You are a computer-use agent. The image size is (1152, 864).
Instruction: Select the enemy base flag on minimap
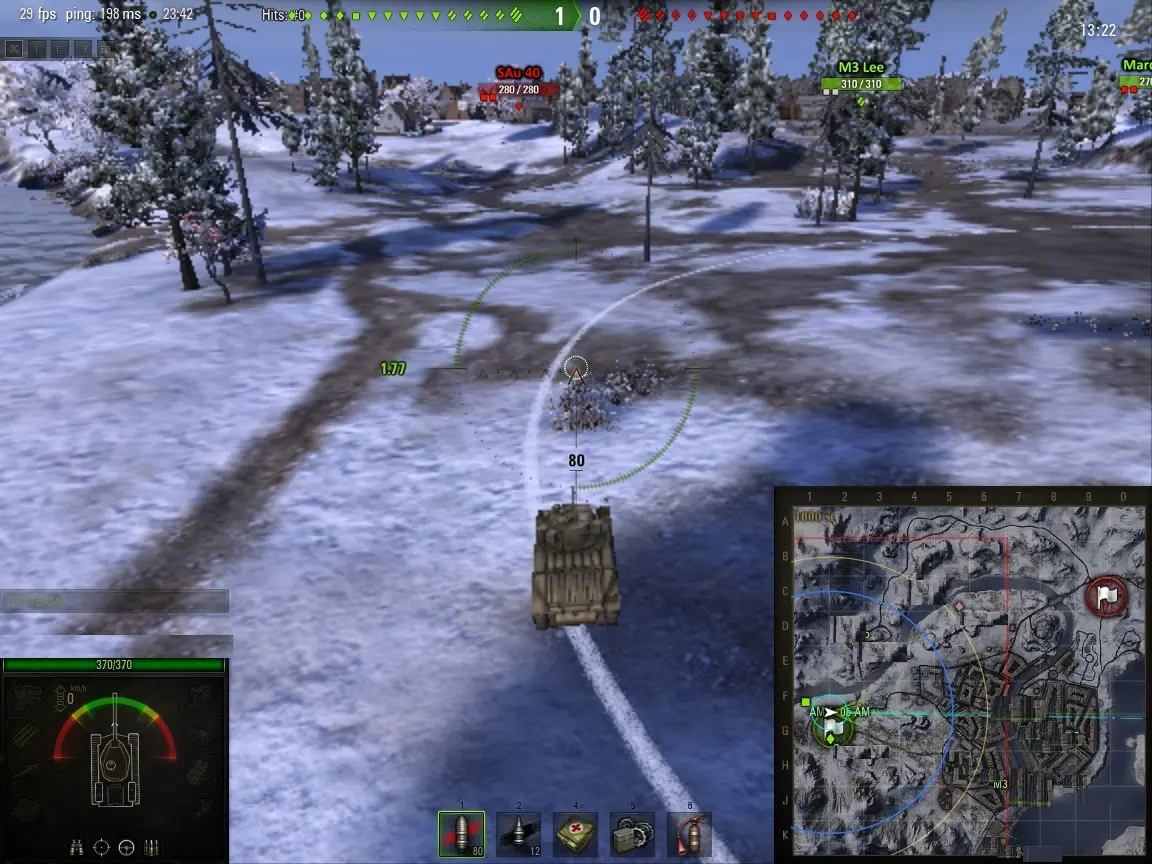1106,596
